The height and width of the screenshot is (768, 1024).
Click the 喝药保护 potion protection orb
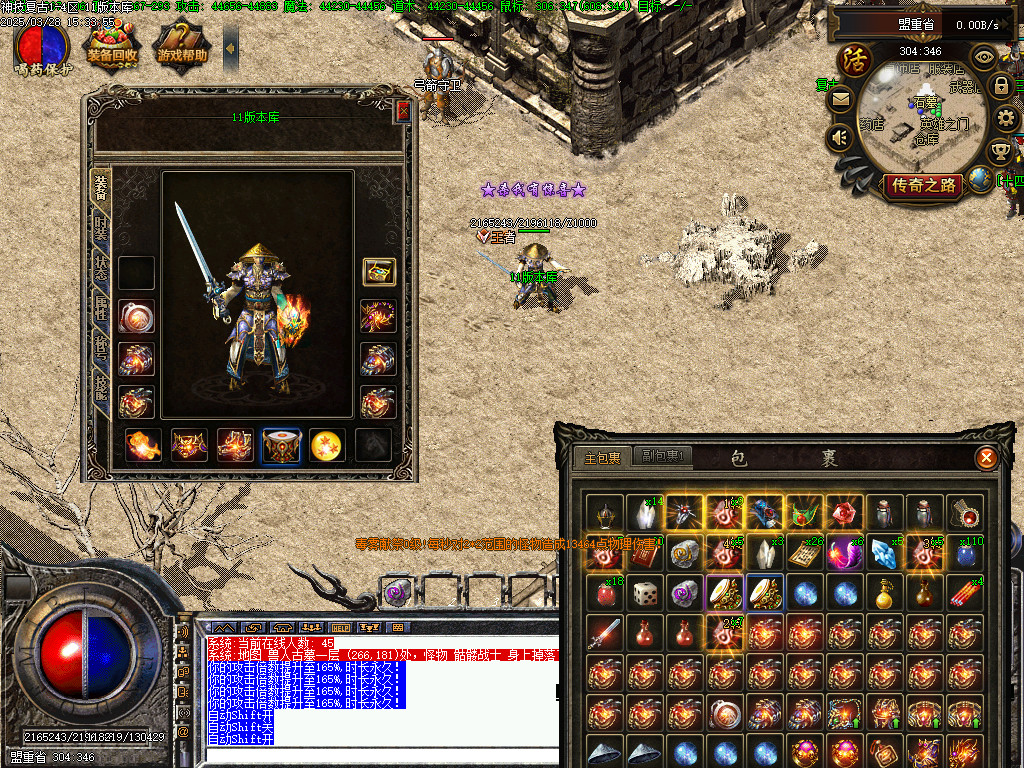42,46
